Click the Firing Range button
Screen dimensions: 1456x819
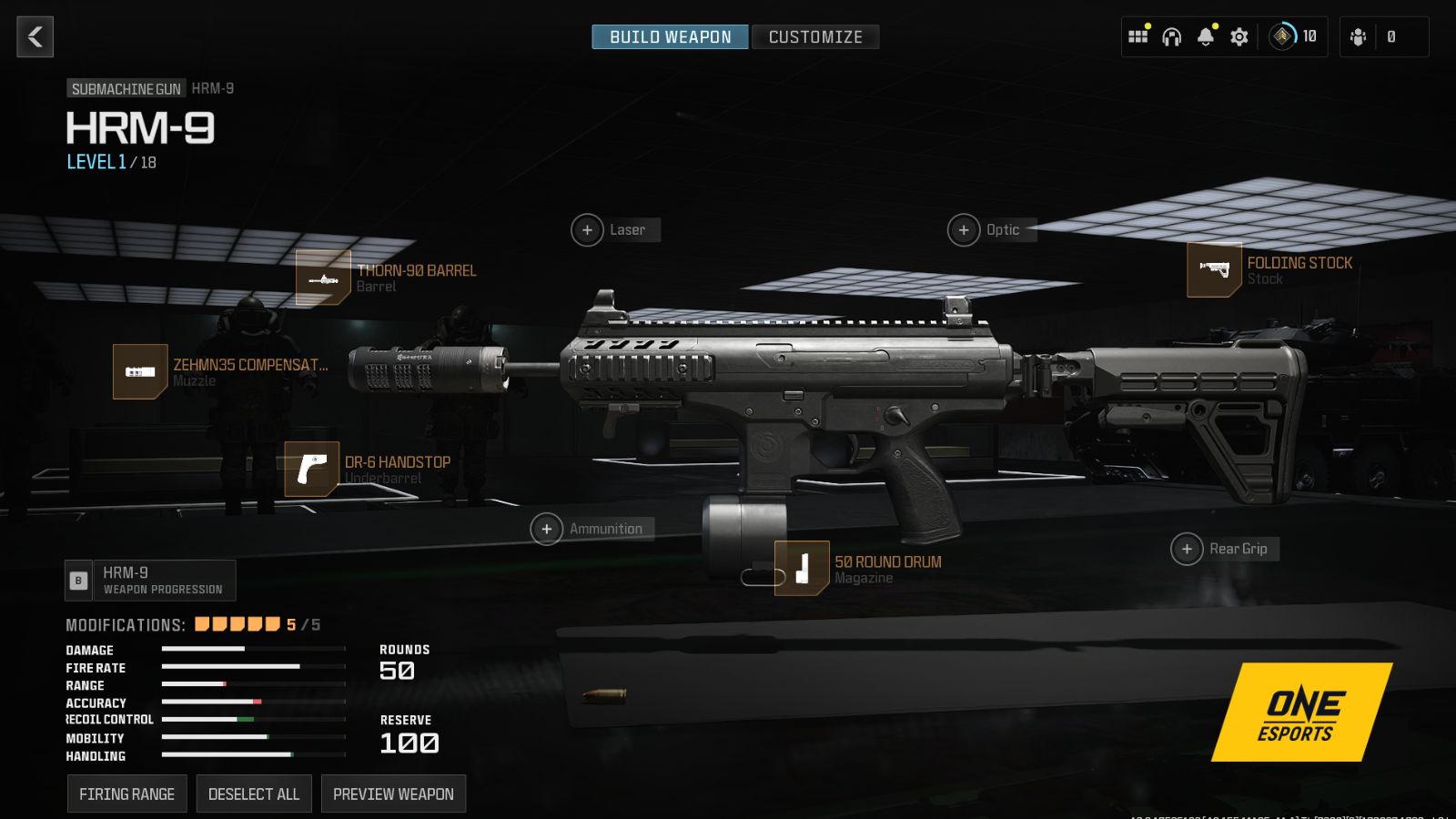126,793
